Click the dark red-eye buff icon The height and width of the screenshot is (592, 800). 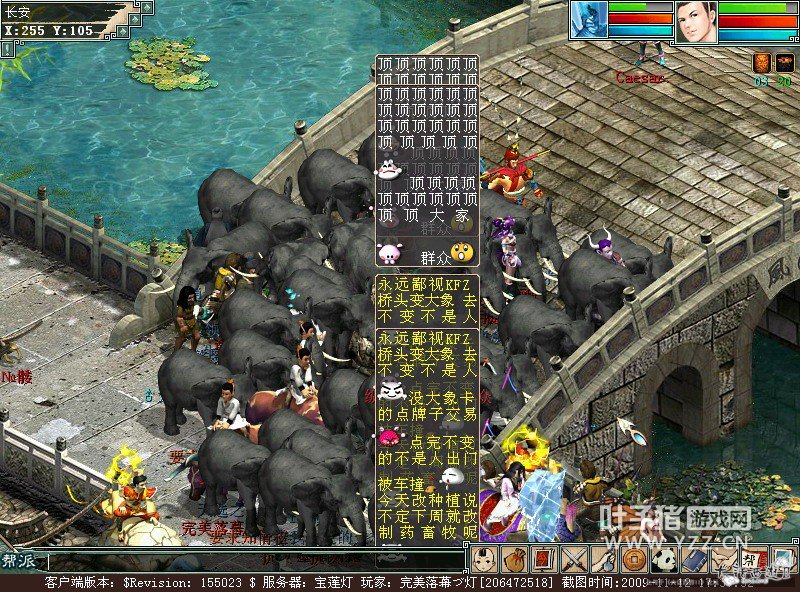tap(784, 62)
